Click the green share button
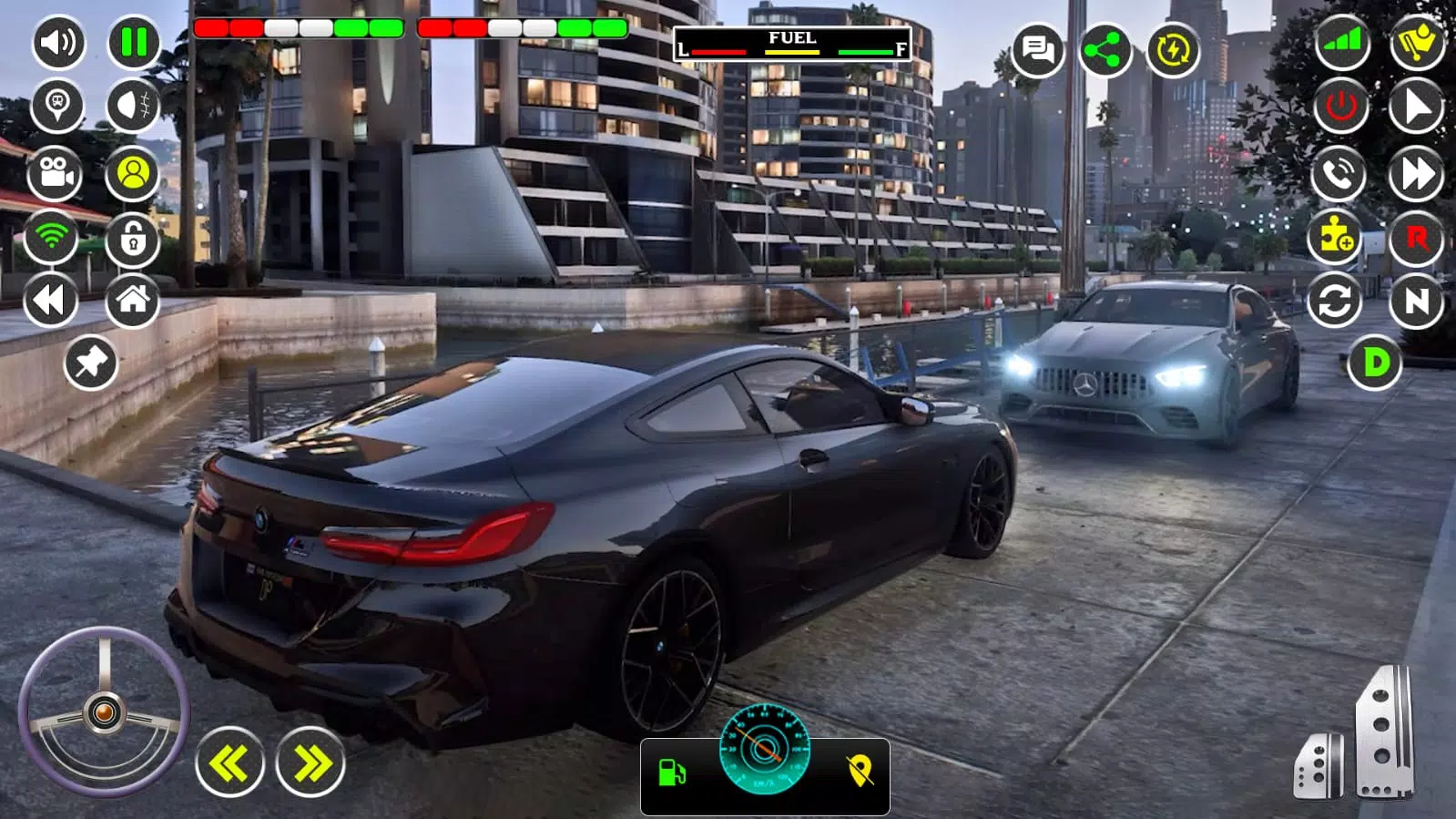Screen dimensions: 1456x819 click(x=1105, y=50)
